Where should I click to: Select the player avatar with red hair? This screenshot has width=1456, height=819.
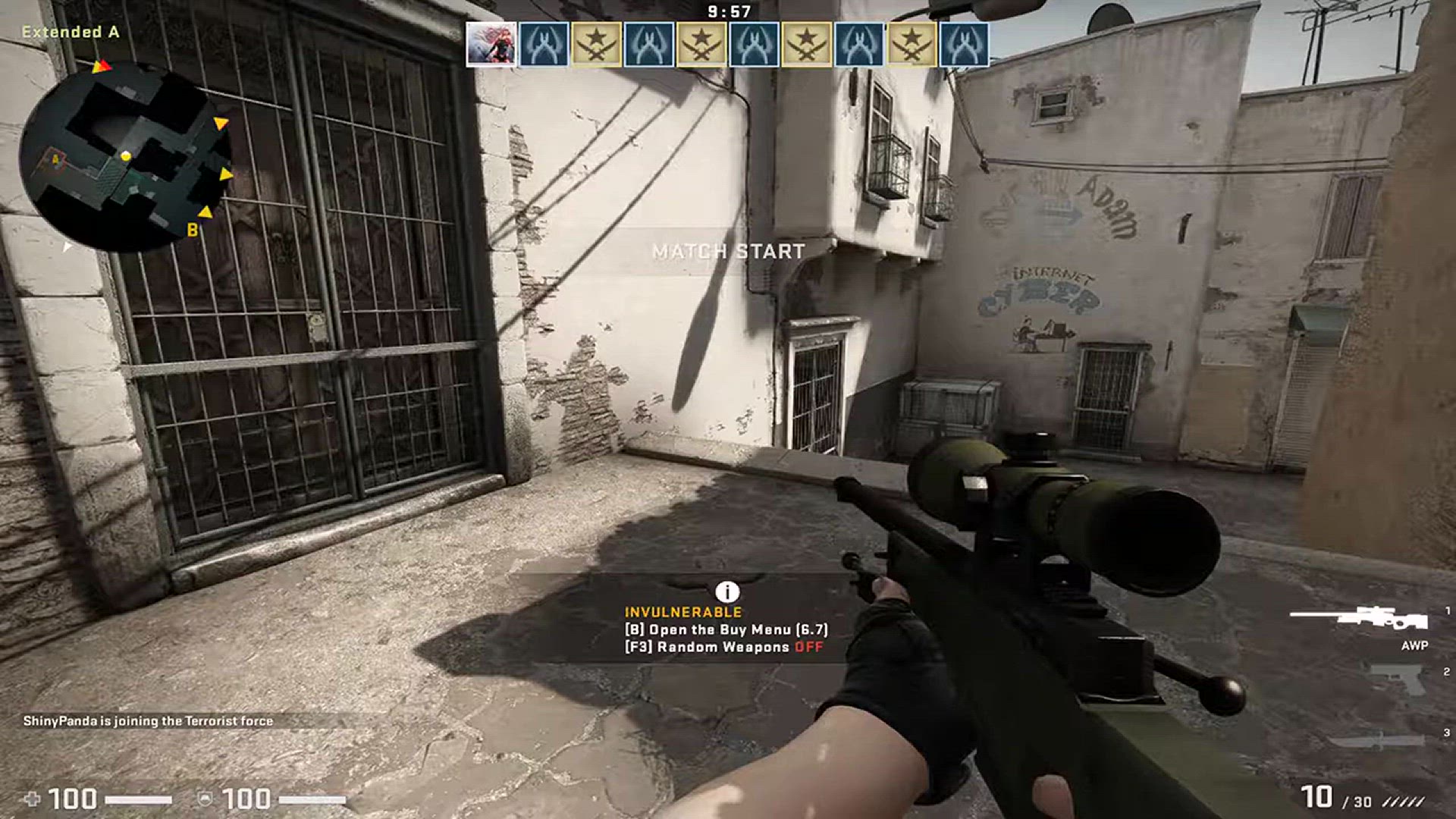point(491,45)
